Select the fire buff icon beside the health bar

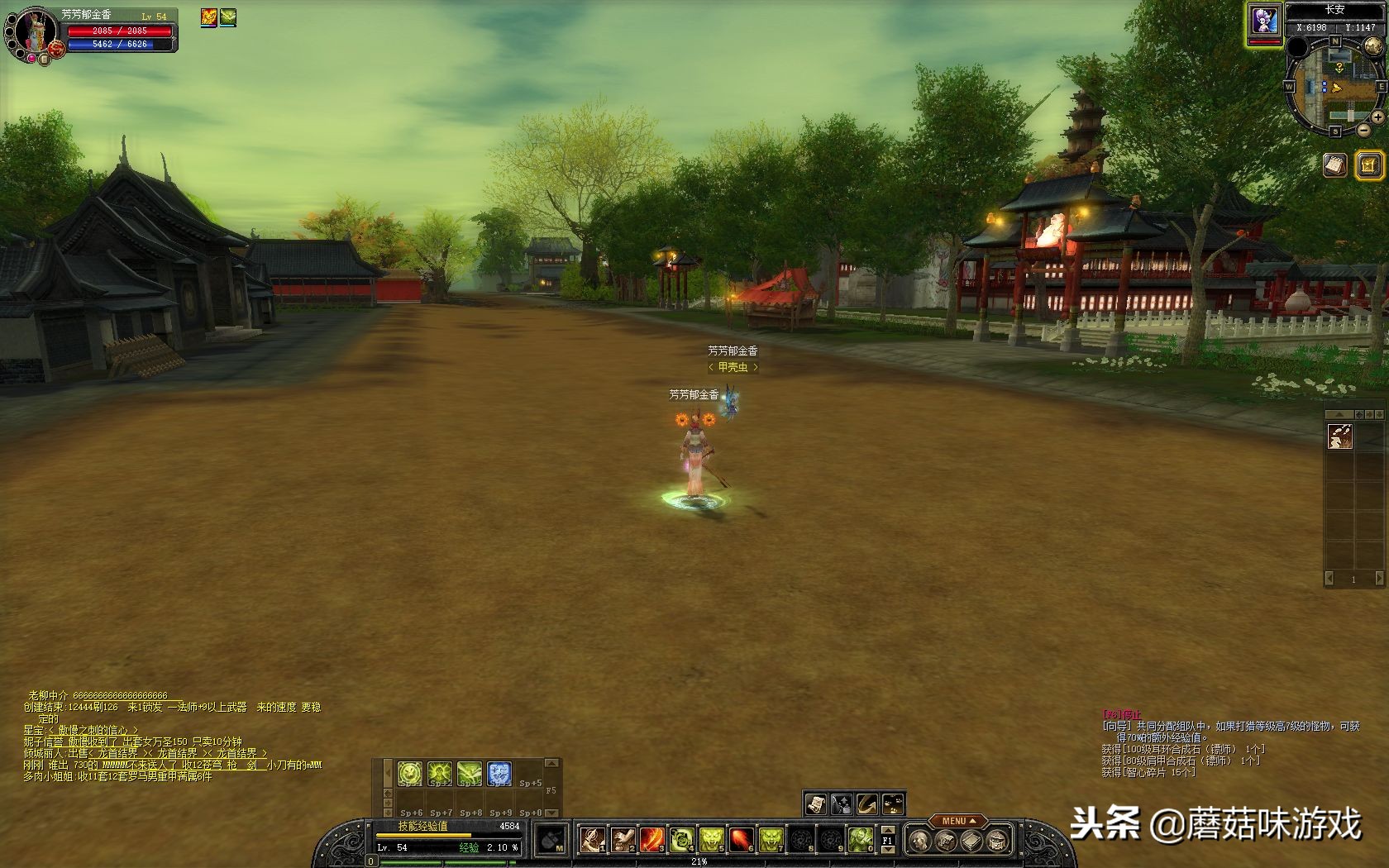pos(209,17)
